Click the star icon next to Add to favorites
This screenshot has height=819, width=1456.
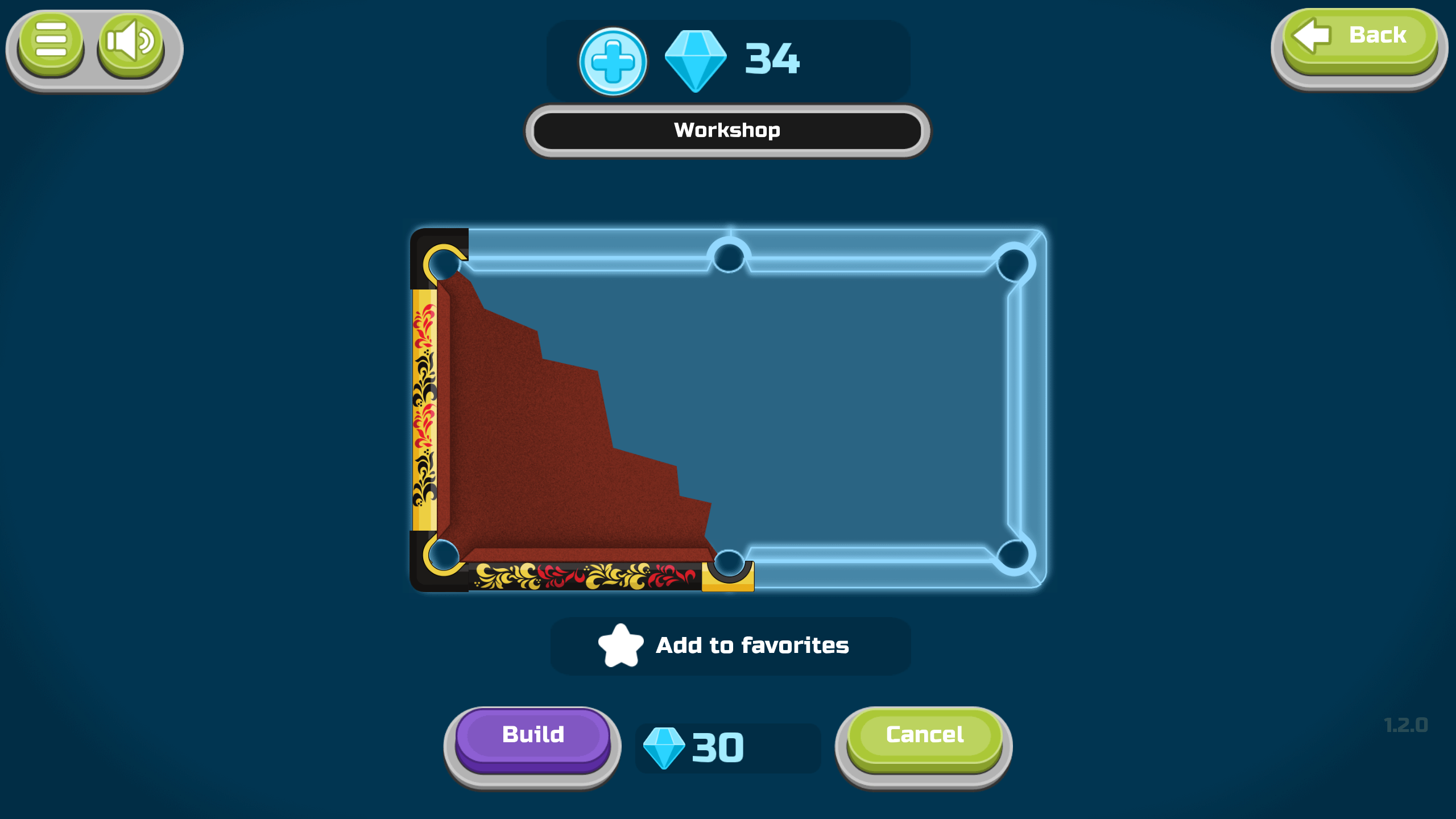coord(622,645)
